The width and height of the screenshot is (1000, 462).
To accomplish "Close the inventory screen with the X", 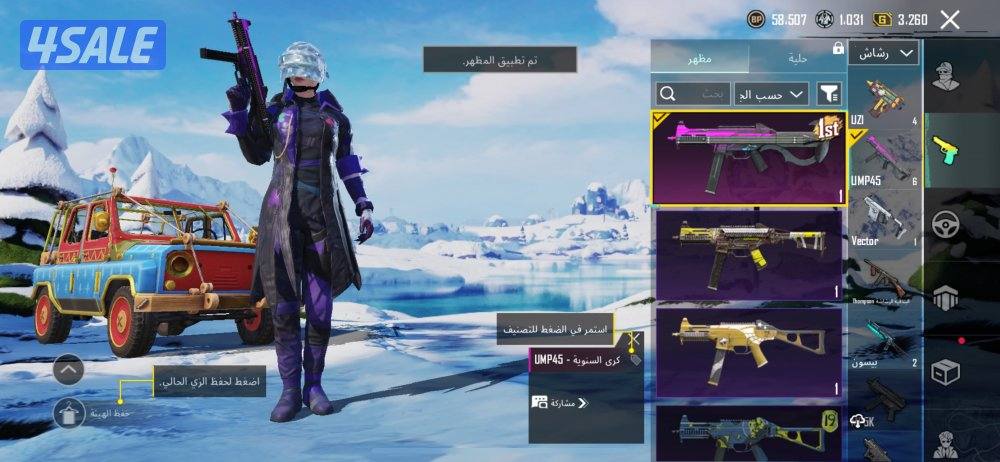I will point(950,19).
